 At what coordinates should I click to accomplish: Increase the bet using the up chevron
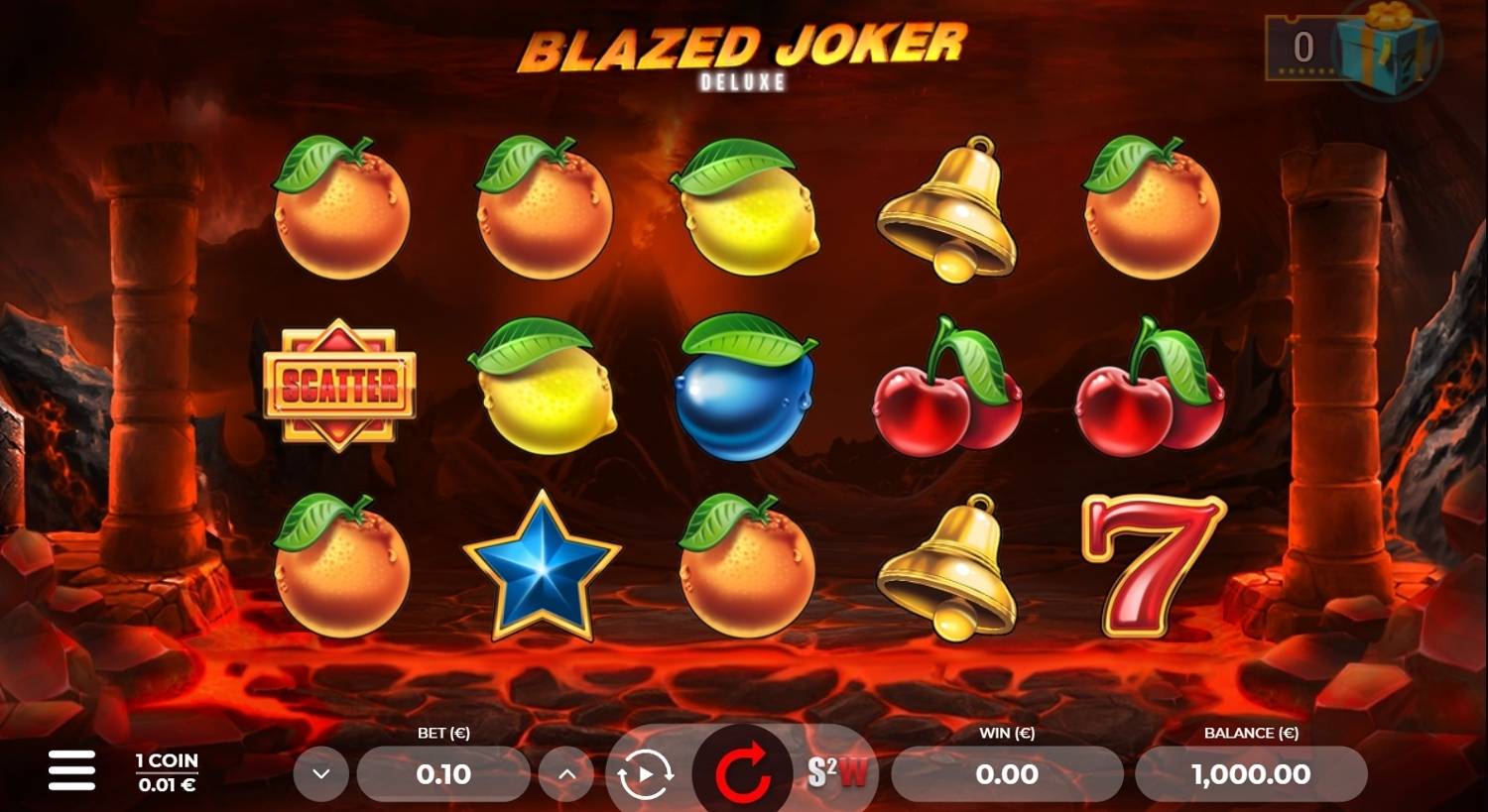tap(567, 774)
